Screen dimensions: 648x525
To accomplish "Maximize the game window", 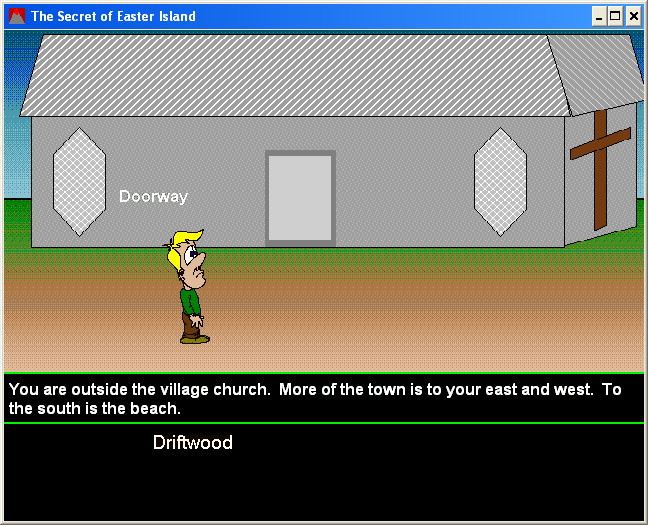I will click(x=615, y=16).
